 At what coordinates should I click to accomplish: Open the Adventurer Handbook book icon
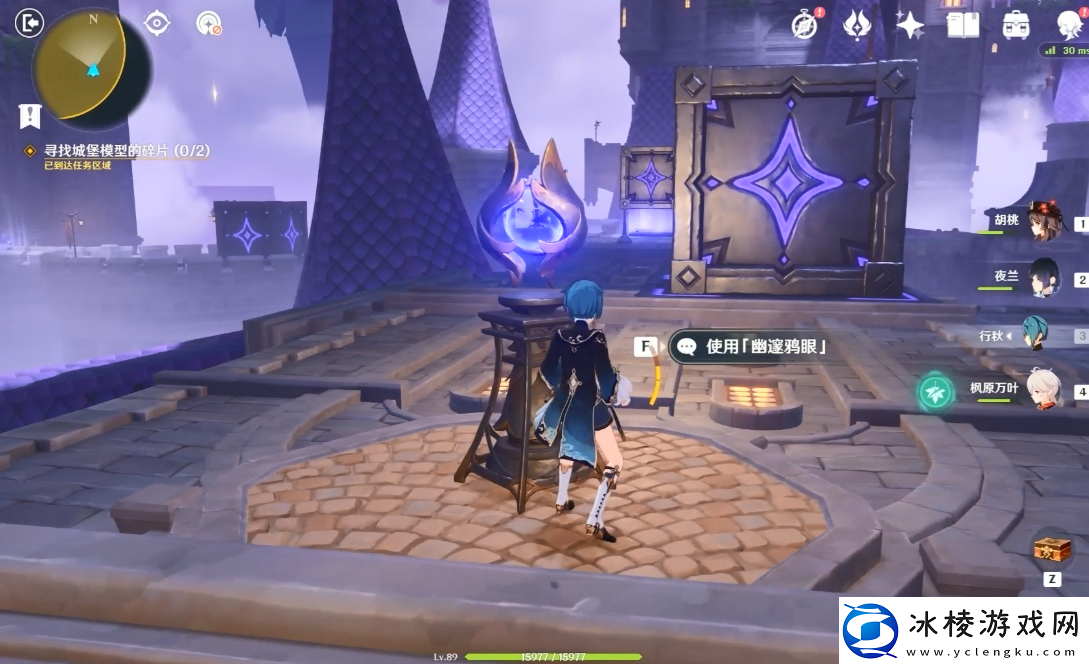(962, 25)
